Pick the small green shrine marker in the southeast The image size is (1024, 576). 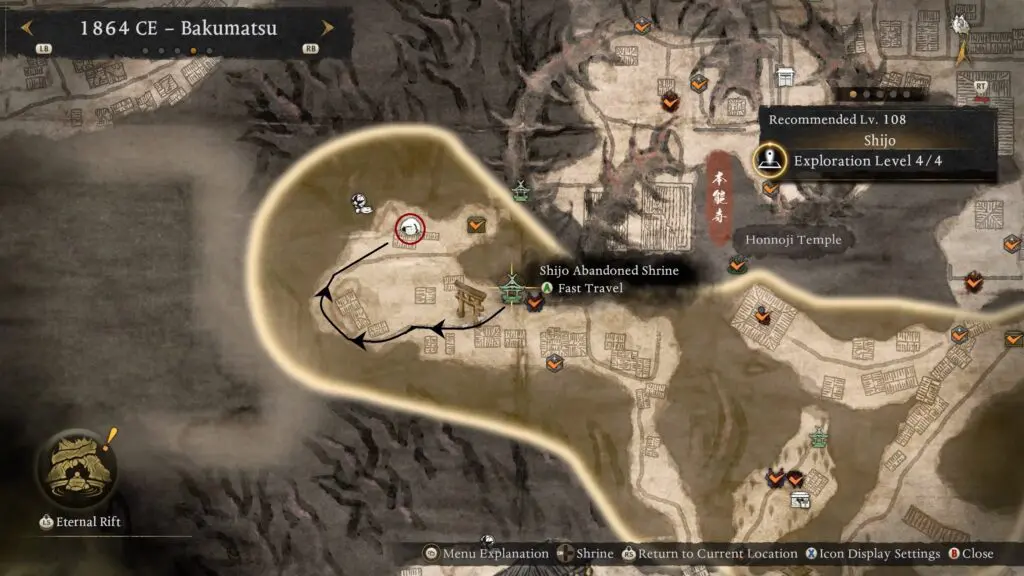819,438
